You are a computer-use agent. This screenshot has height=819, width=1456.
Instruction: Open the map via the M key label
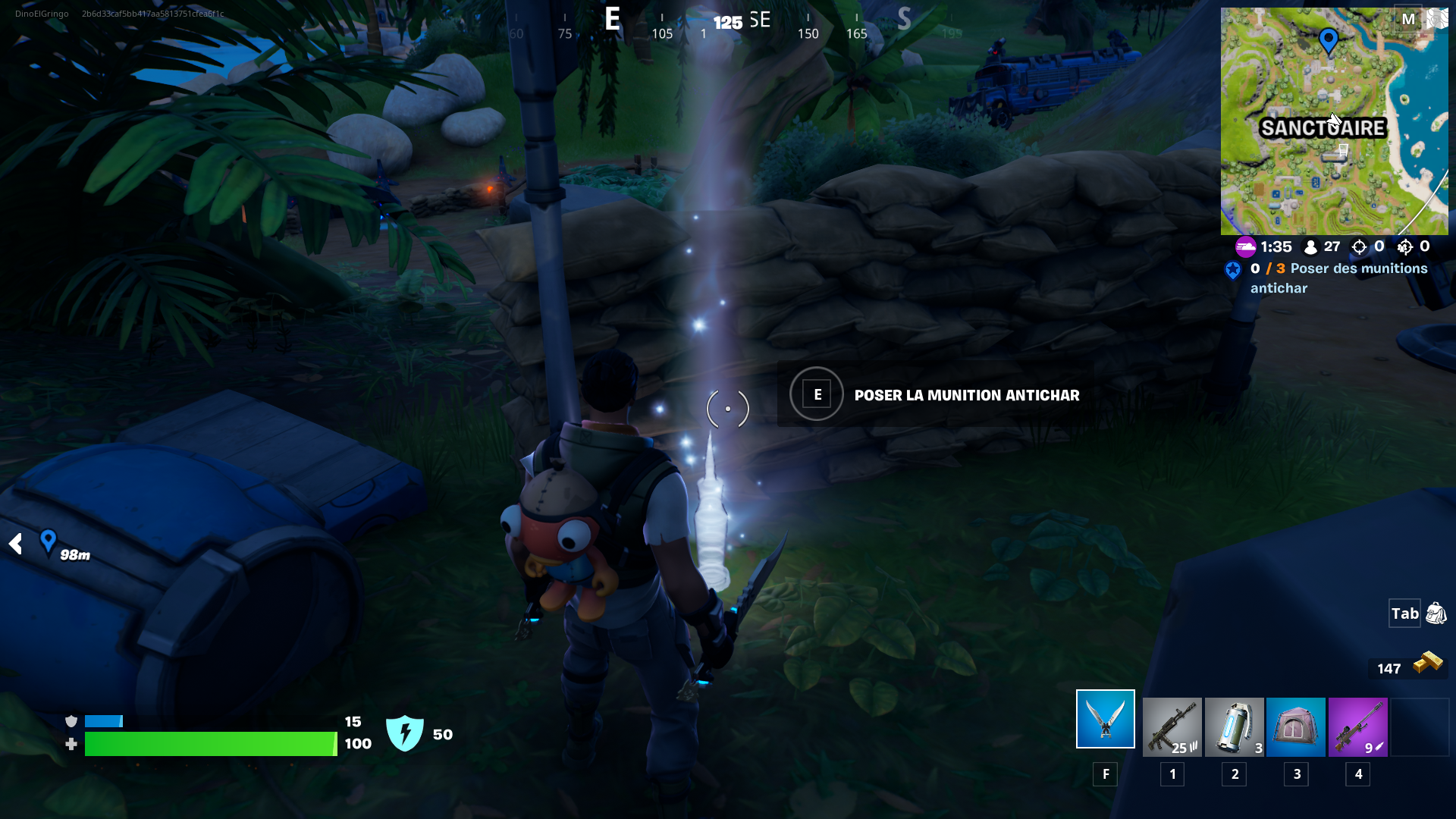1407,20
